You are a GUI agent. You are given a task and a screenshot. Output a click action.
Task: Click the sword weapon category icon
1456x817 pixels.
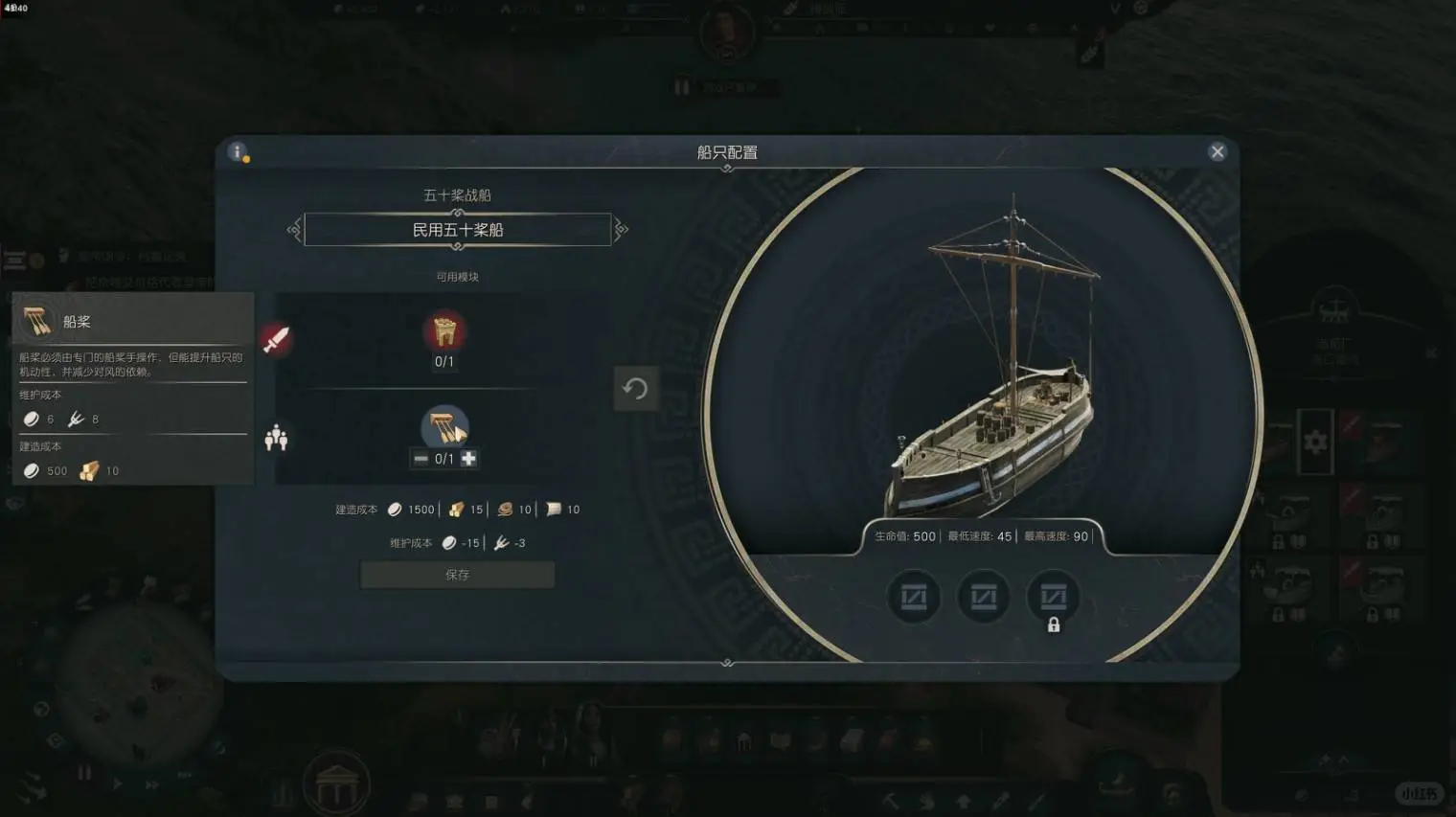pos(278,338)
